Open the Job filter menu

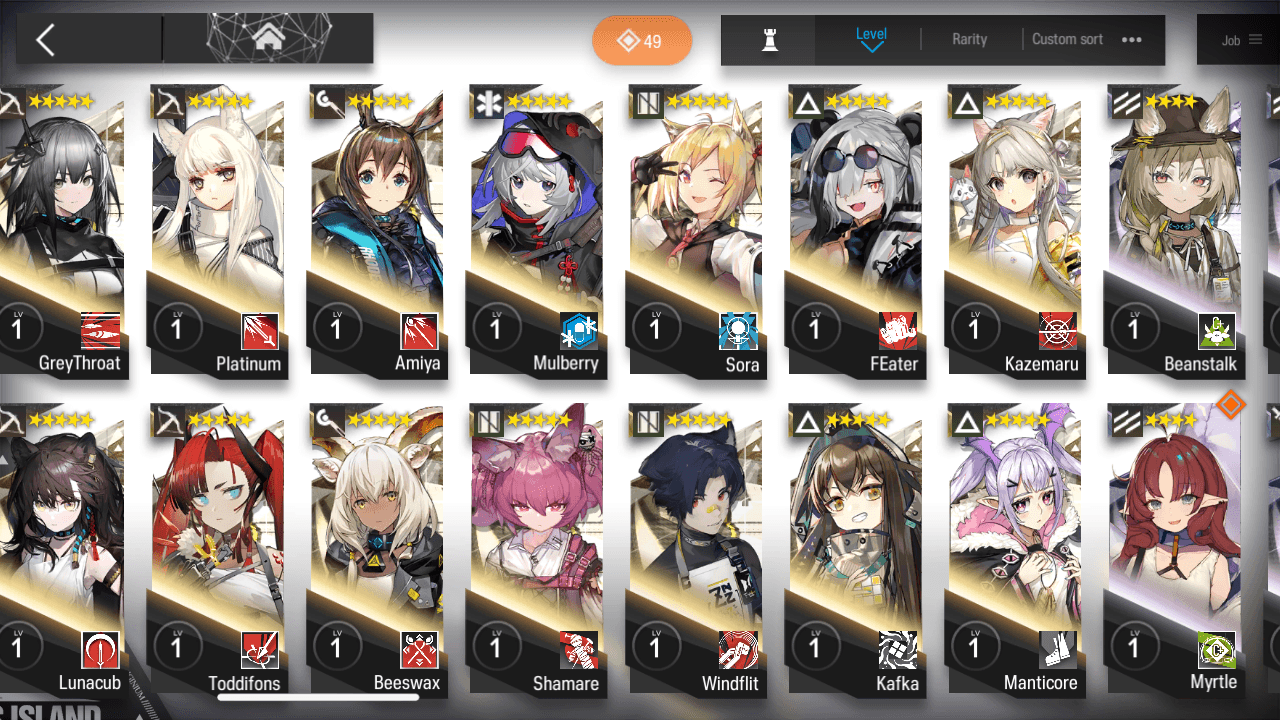click(1241, 40)
